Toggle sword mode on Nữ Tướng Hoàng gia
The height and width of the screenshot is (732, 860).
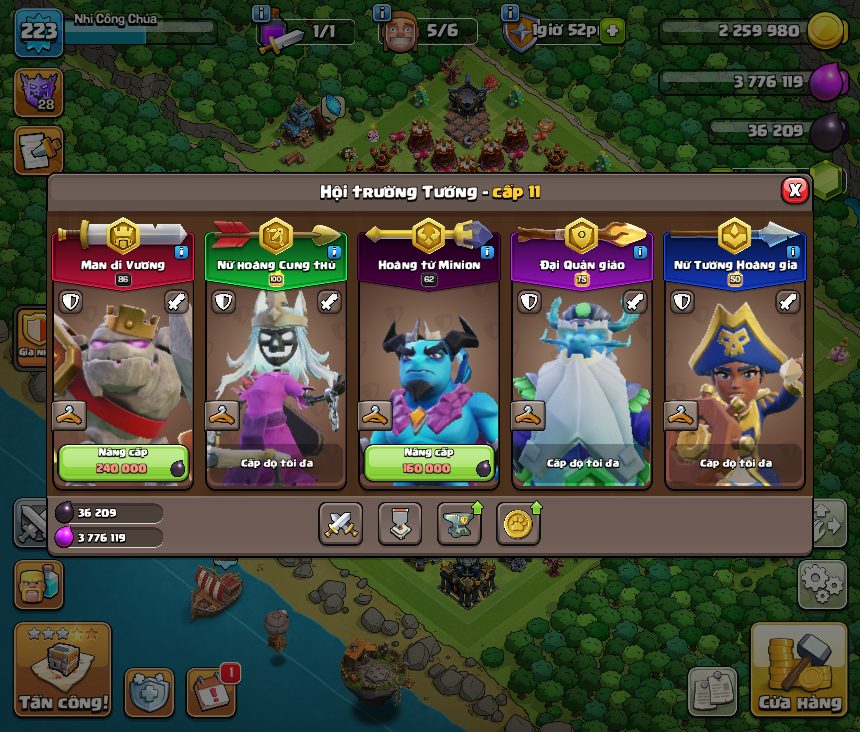(x=788, y=301)
